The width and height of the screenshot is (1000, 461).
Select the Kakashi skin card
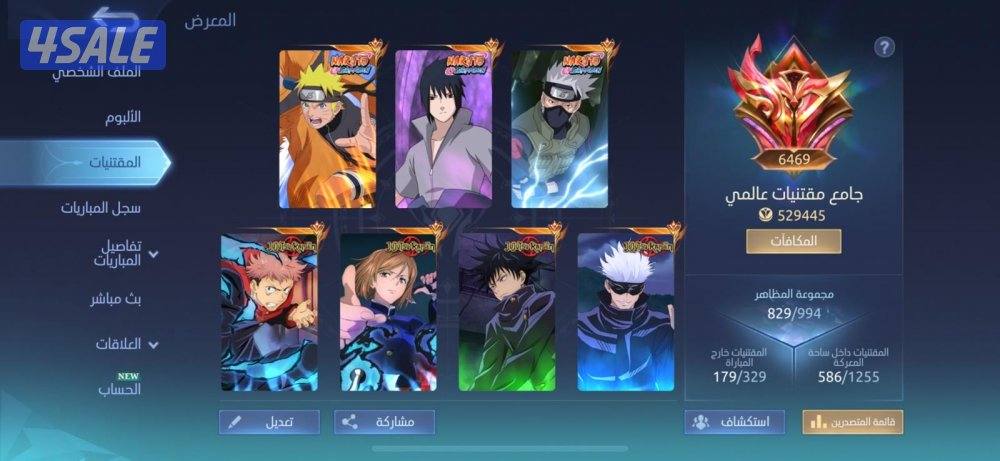click(559, 129)
